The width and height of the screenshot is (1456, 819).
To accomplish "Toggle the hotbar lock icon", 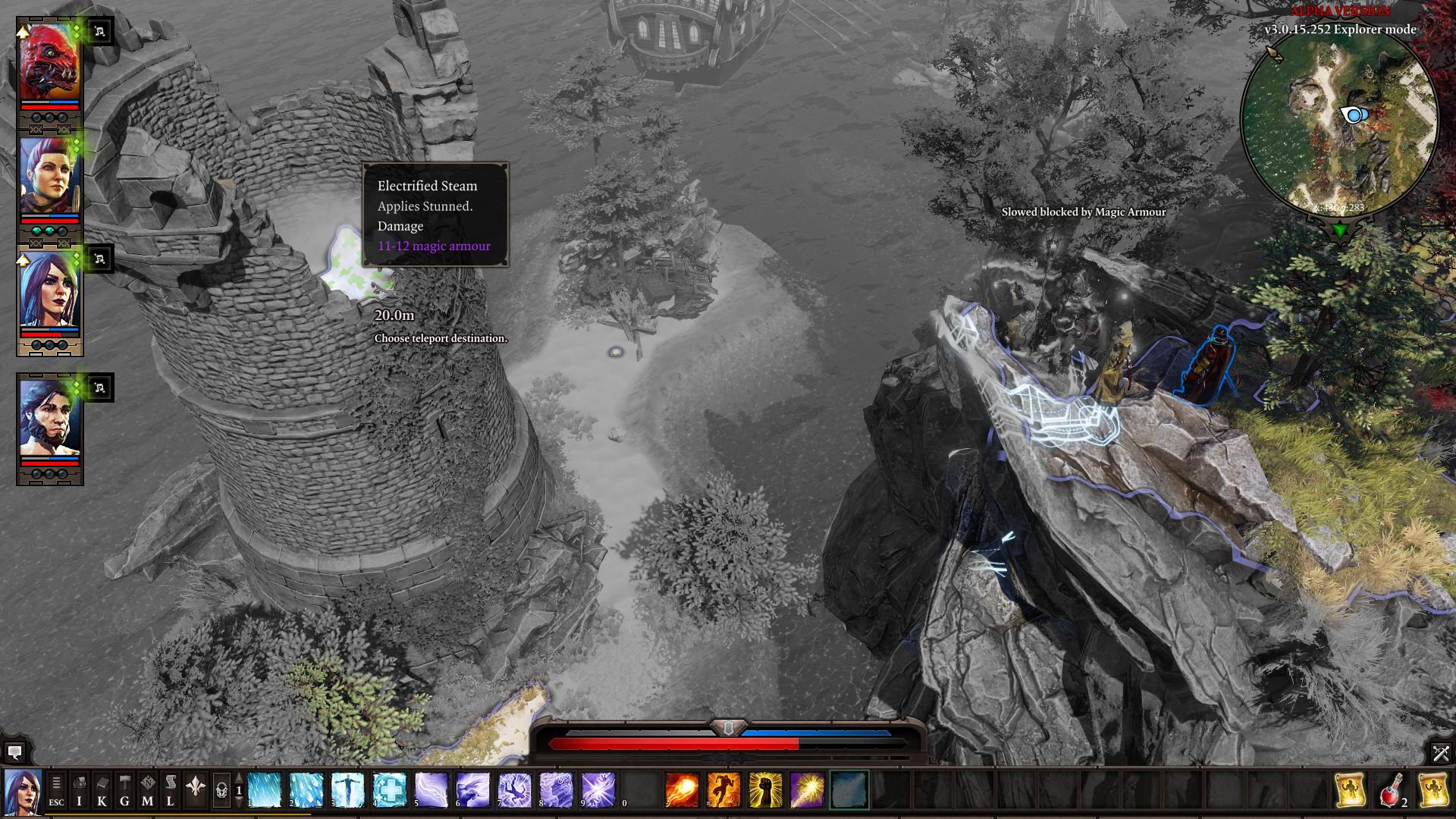I will point(221,790).
